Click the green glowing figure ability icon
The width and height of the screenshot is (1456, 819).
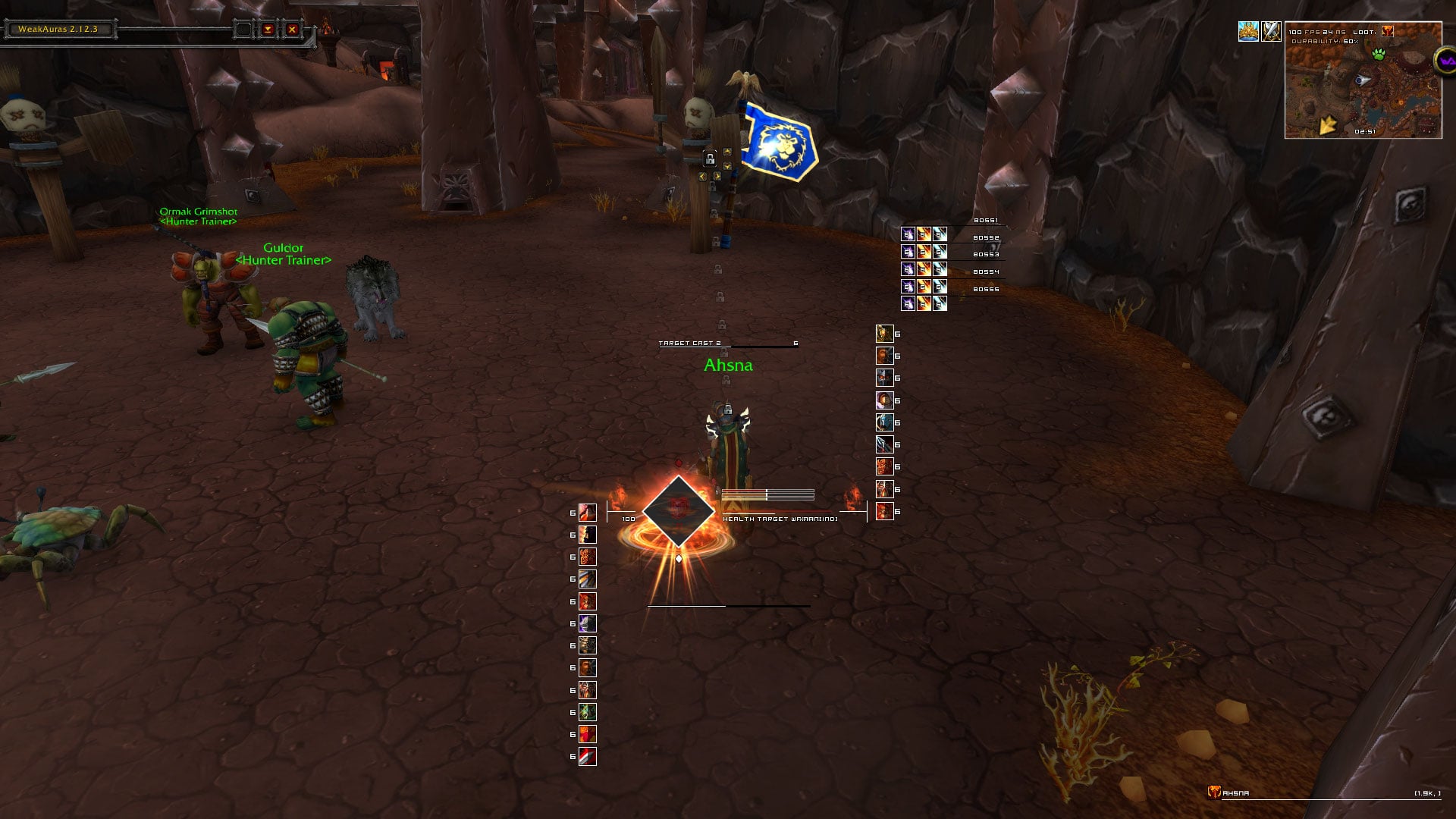coord(588,712)
